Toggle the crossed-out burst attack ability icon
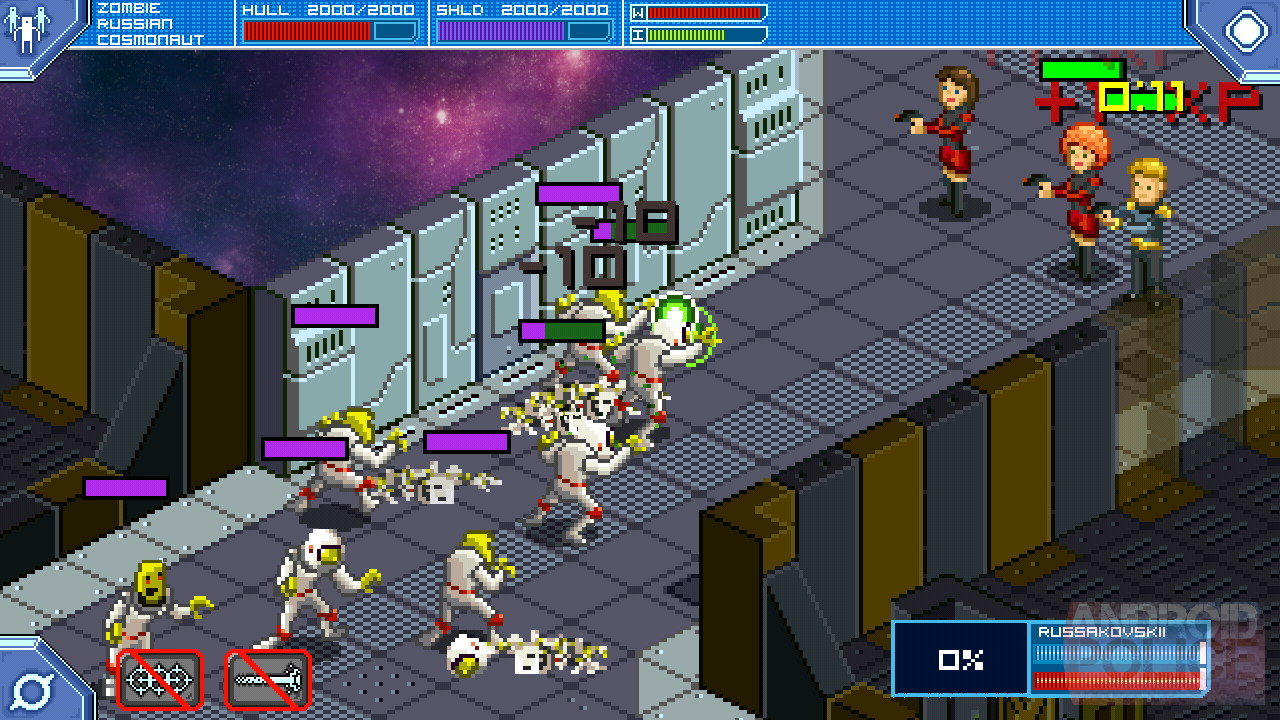 pyautogui.click(x=158, y=679)
